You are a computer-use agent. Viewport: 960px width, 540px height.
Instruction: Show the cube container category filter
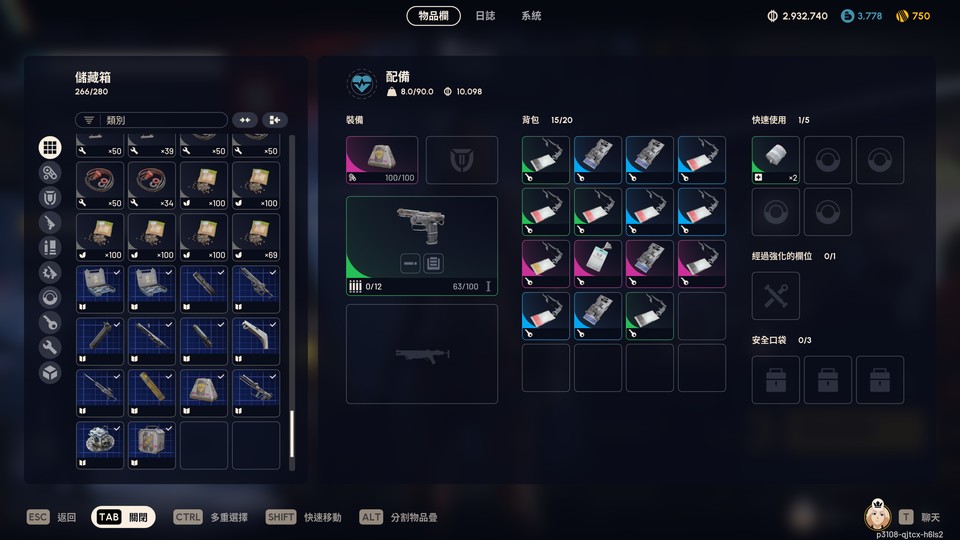(x=50, y=373)
